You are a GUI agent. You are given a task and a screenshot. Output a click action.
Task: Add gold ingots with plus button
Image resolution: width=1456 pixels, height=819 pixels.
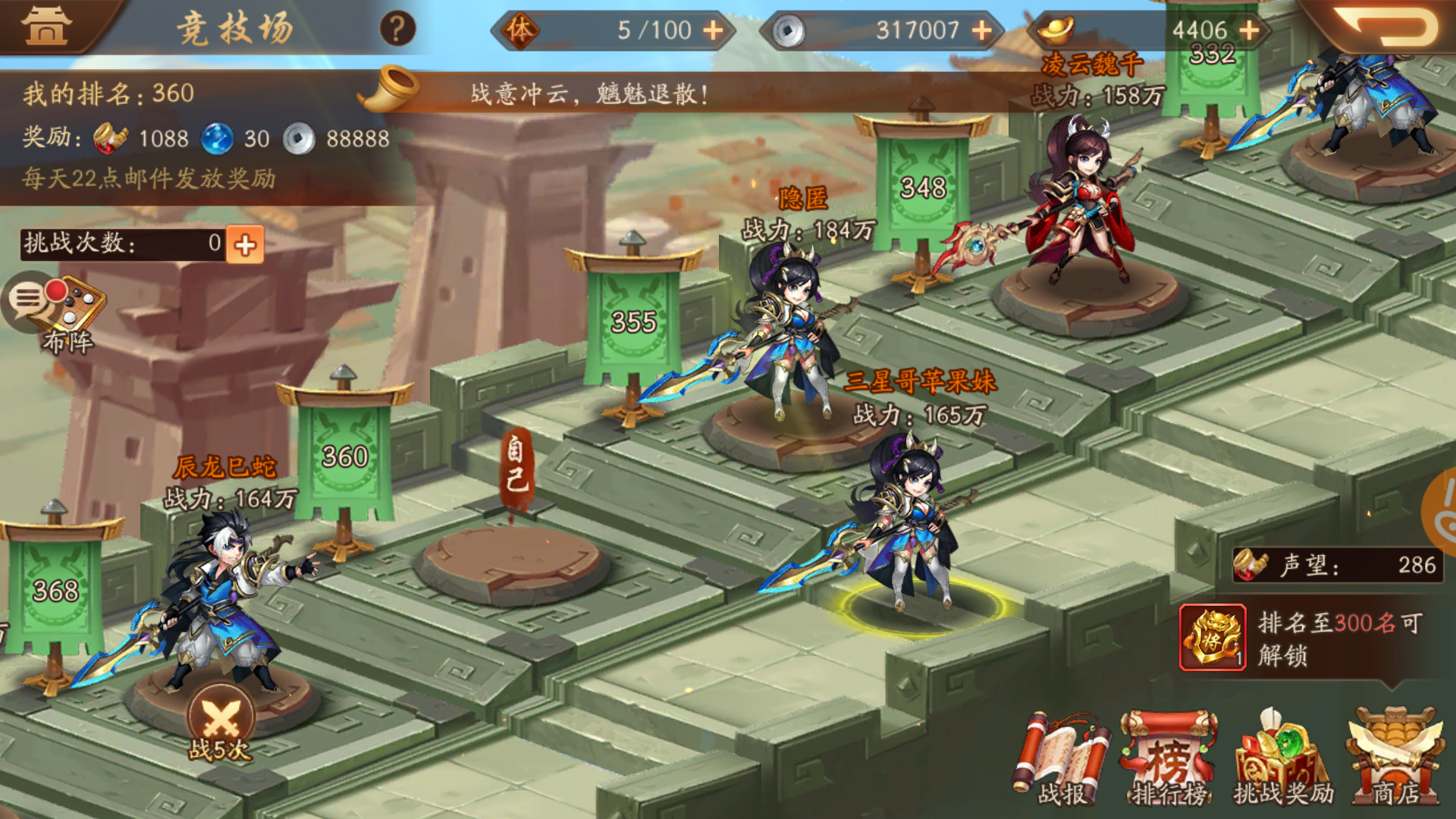(1249, 30)
